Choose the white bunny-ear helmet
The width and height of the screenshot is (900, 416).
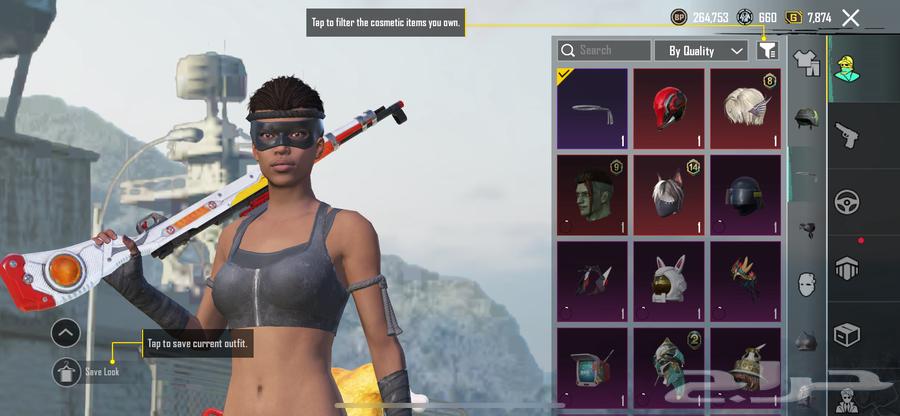pyautogui.click(x=669, y=281)
